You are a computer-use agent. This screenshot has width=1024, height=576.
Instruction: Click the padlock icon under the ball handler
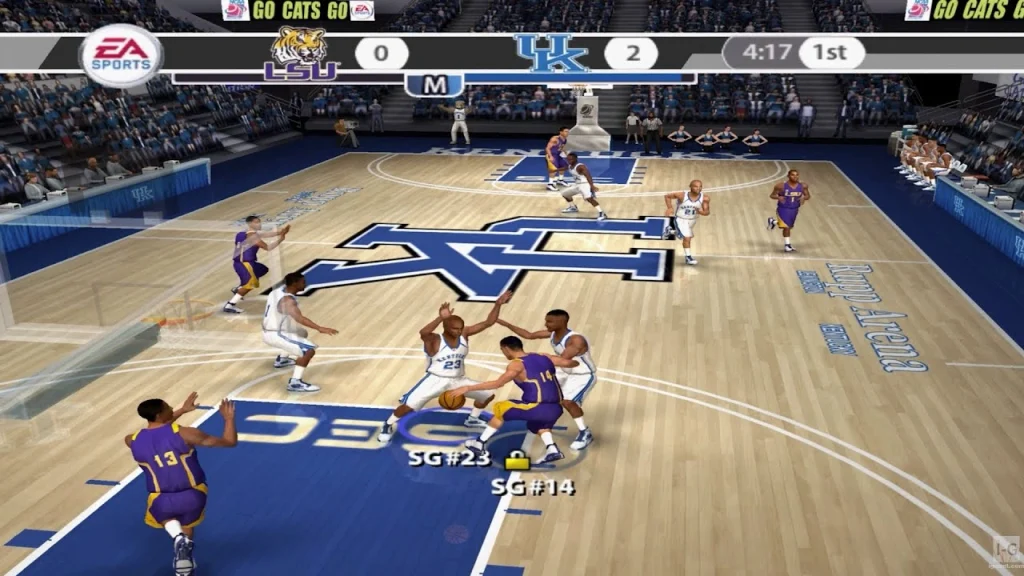pyautogui.click(x=517, y=461)
